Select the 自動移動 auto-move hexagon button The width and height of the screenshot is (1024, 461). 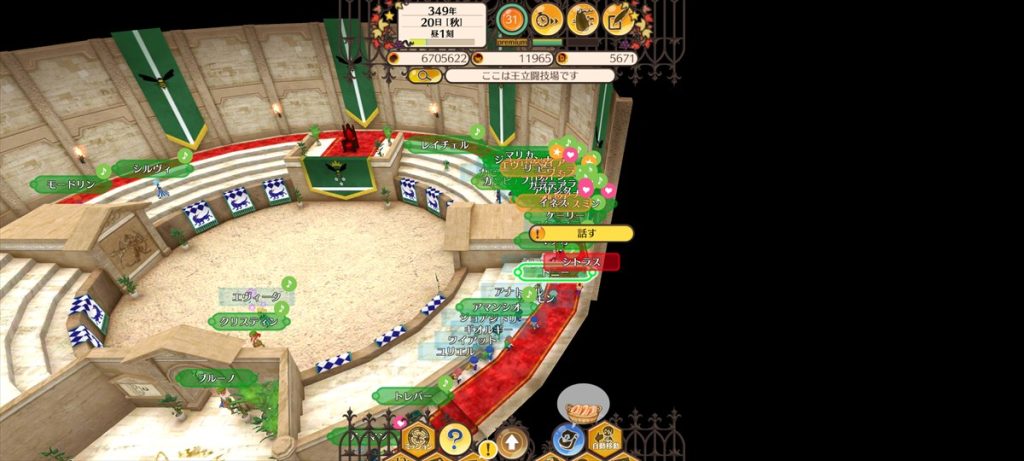604,438
